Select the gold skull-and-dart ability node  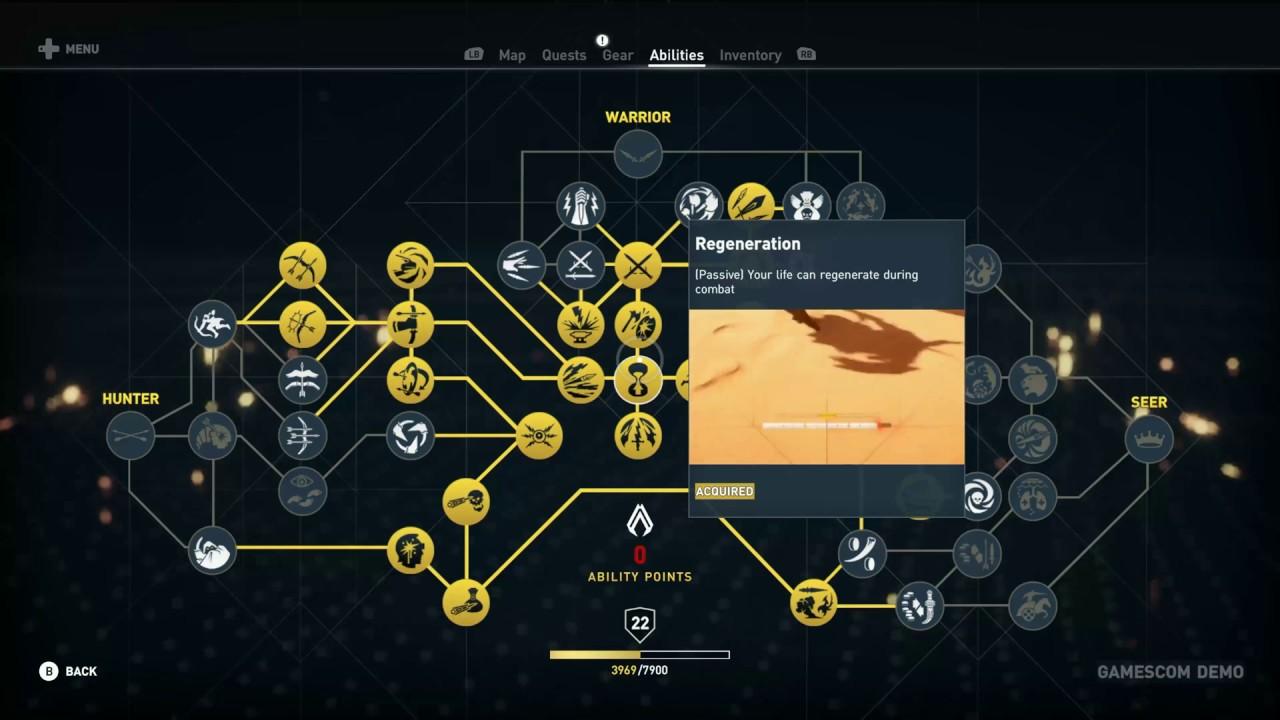click(x=466, y=501)
